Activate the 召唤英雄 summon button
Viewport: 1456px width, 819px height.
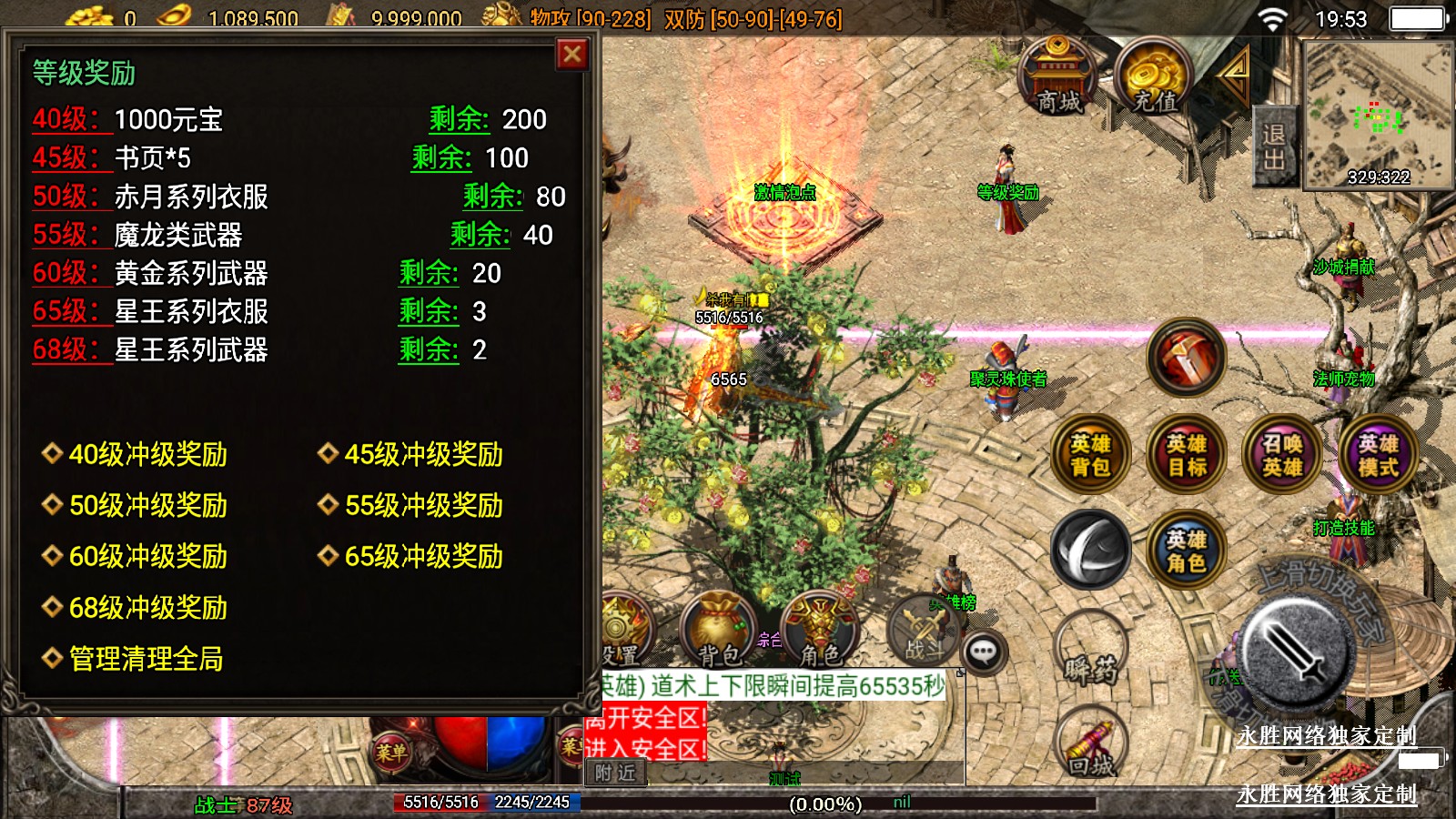click(x=1282, y=455)
